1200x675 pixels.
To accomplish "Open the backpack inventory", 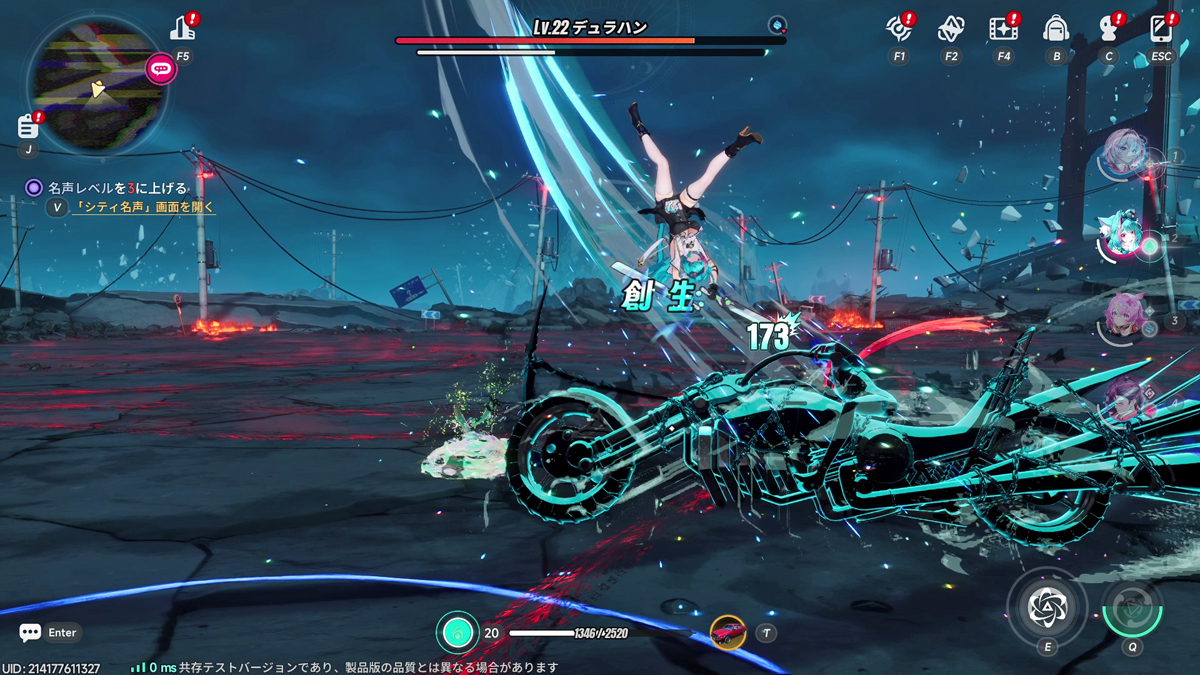I will (x=1056, y=28).
